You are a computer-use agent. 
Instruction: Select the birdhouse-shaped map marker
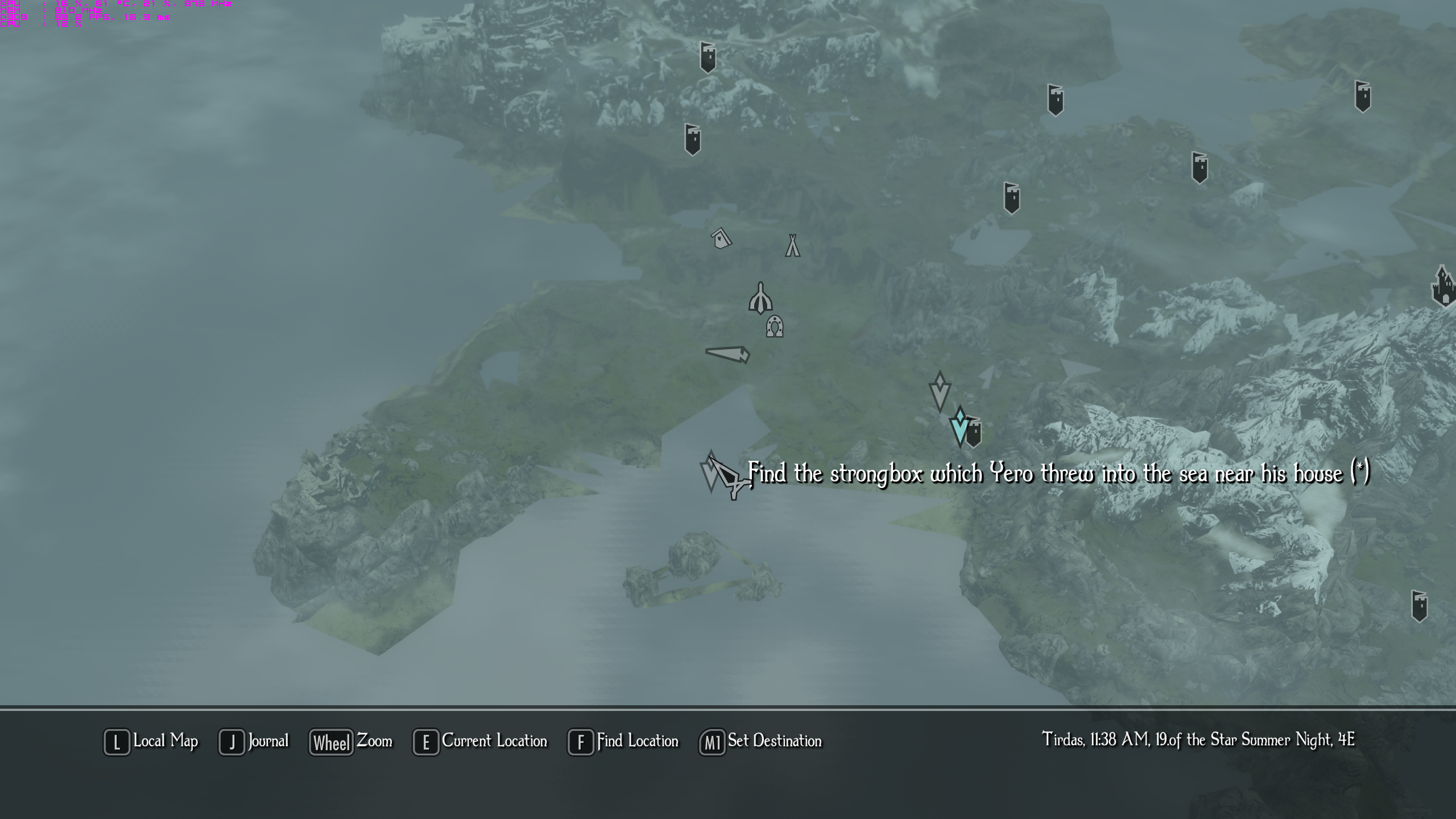pyautogui.click(x=721, y=238)
